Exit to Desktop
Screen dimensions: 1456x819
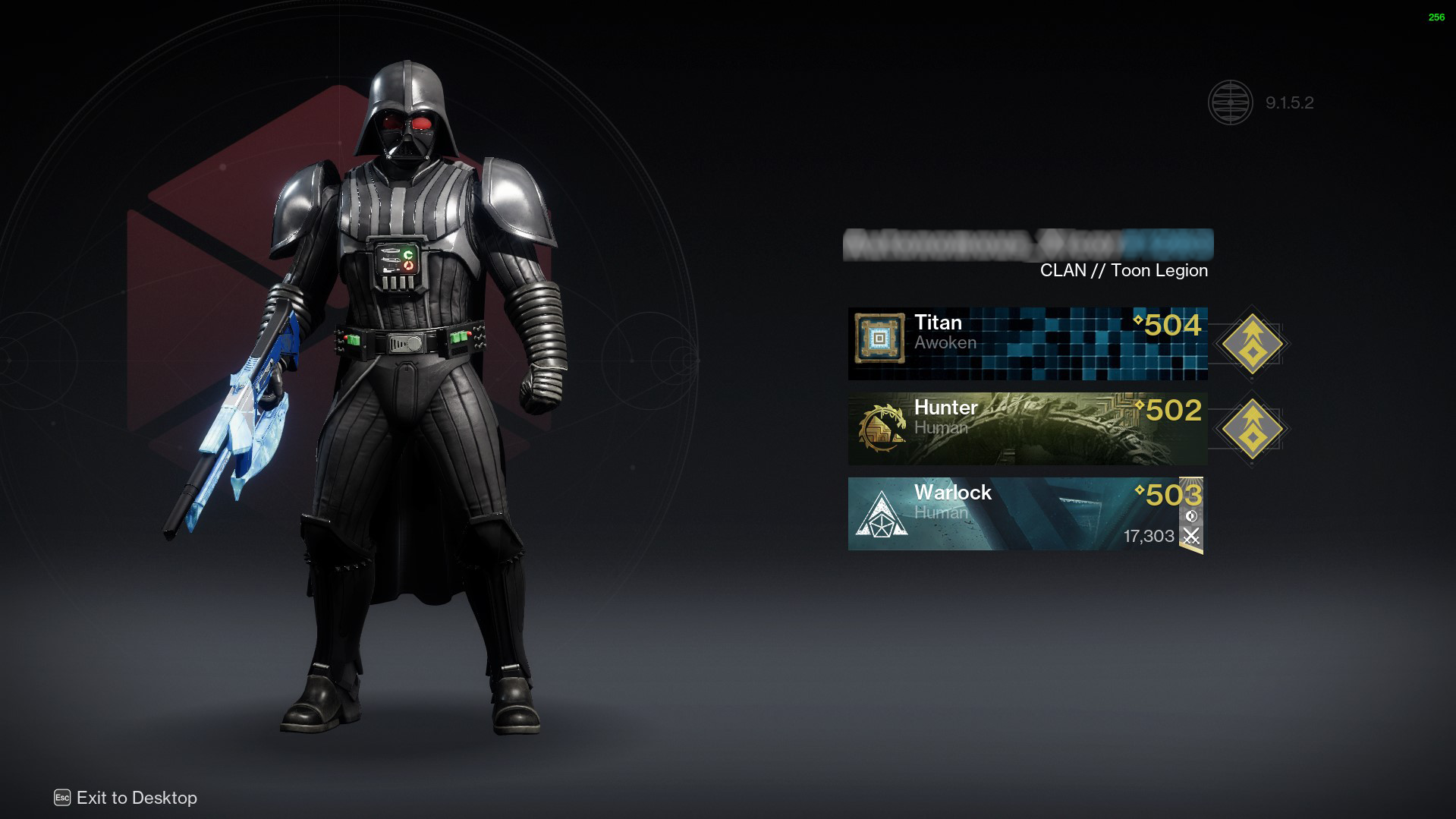pyautogui.click(x=126, y=798)
